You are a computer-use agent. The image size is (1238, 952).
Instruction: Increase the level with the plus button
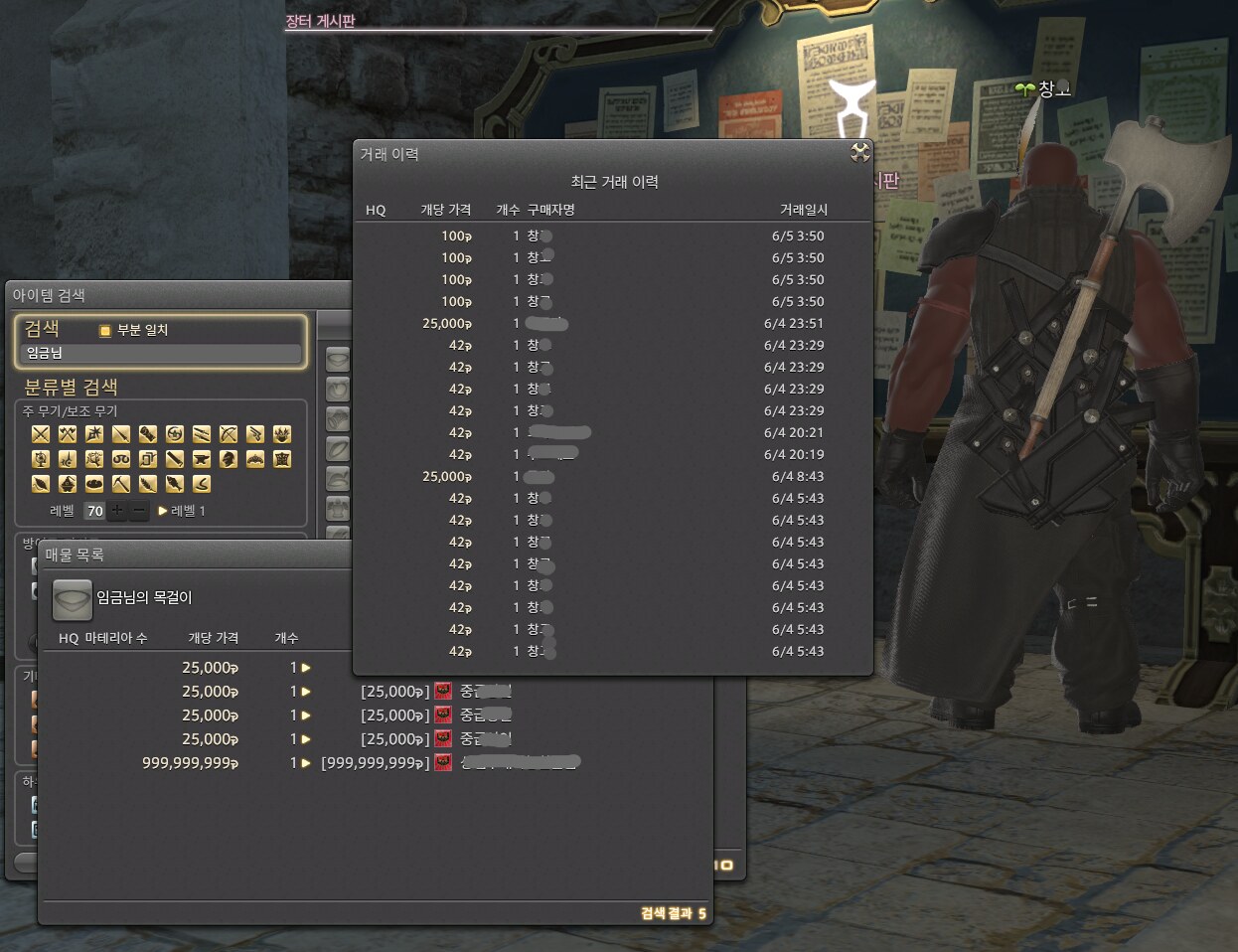[x=117, y=511]
